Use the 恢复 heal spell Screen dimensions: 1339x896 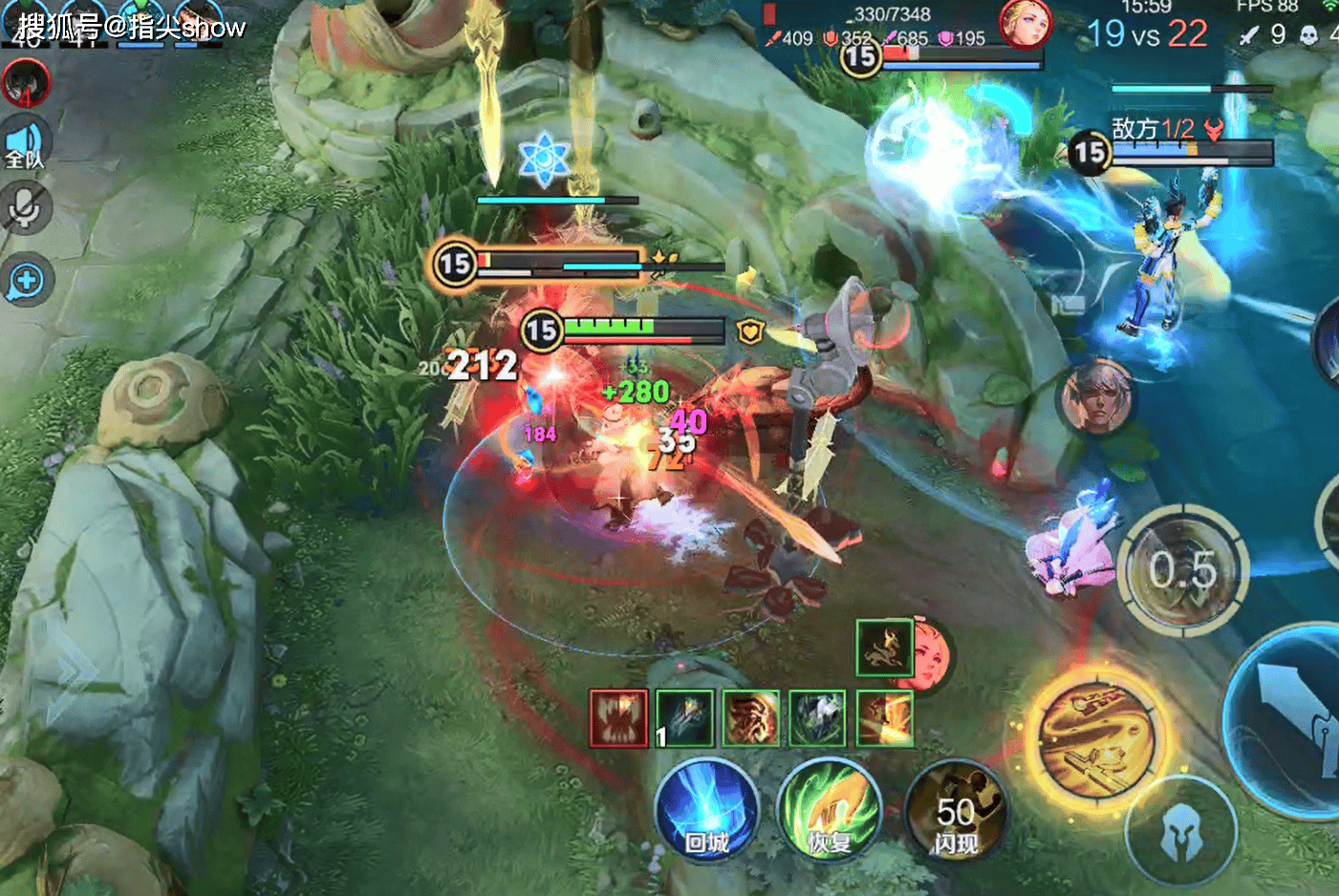click(x=829, y=811)
